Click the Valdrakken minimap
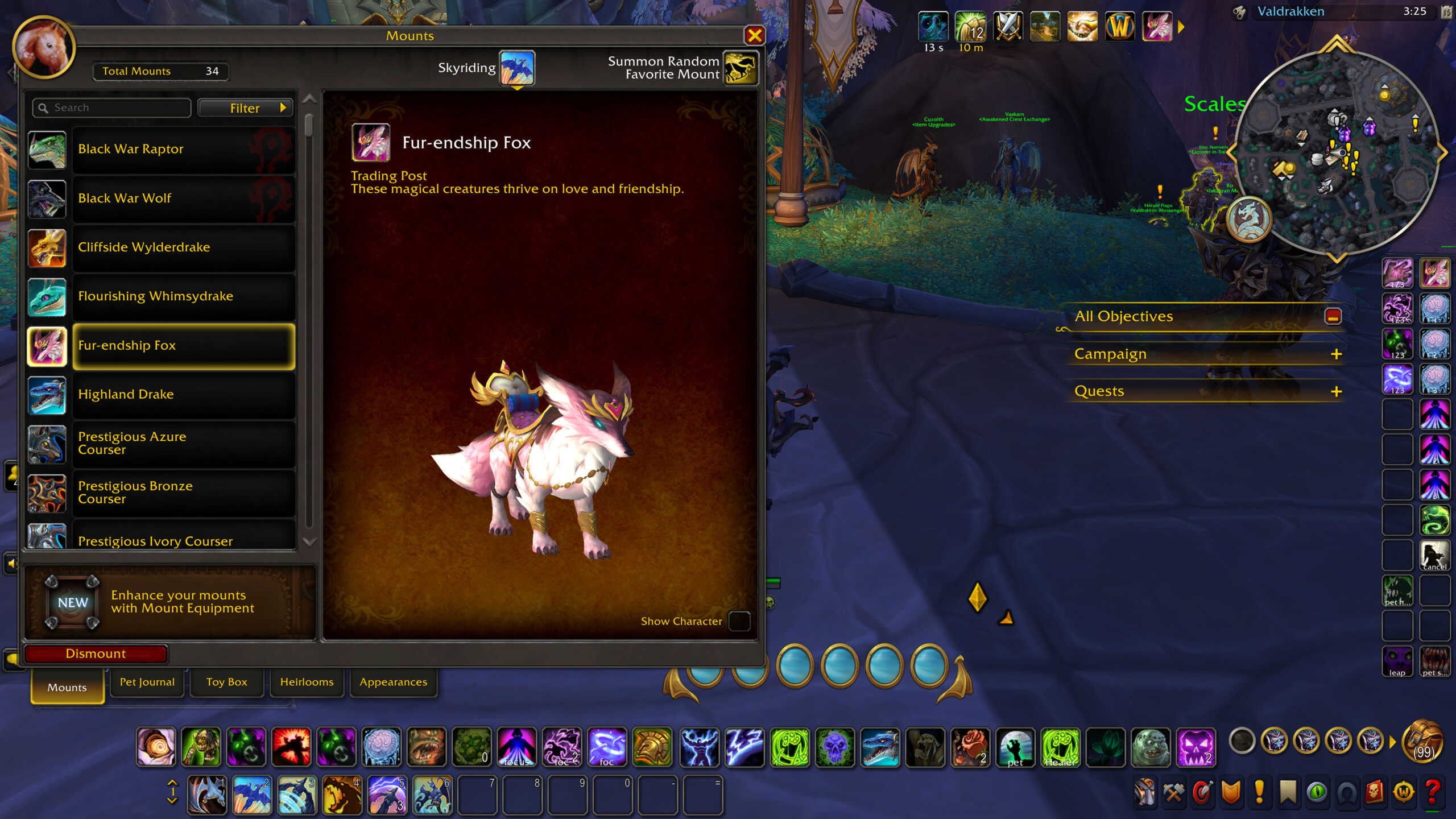This screenshot has width=1456, height=819. click(1336, 154)
